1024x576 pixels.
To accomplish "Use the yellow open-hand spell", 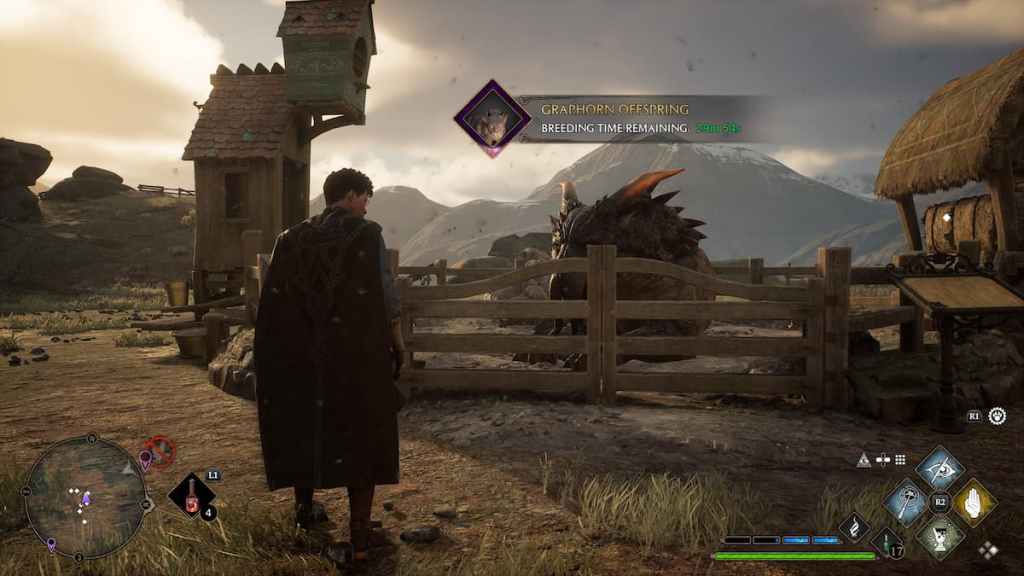I will (x=973, y=501).
